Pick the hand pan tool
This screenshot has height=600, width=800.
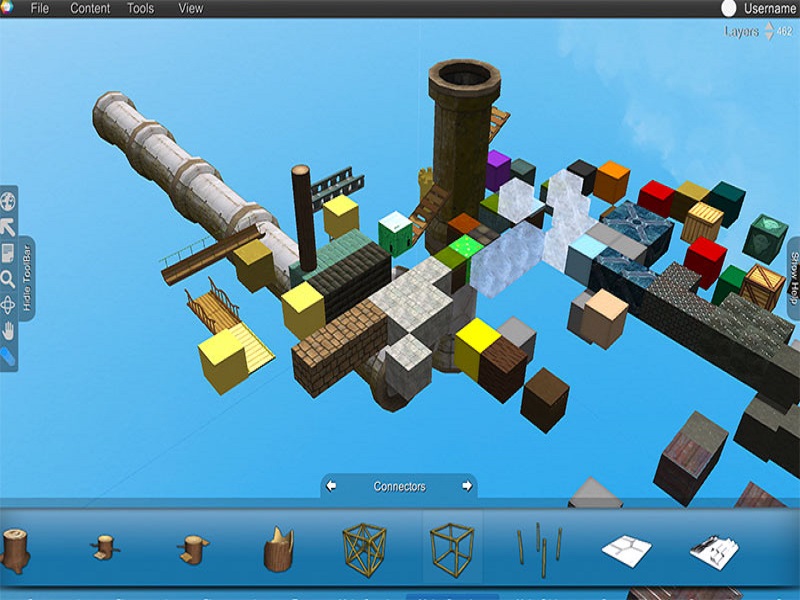7,330
